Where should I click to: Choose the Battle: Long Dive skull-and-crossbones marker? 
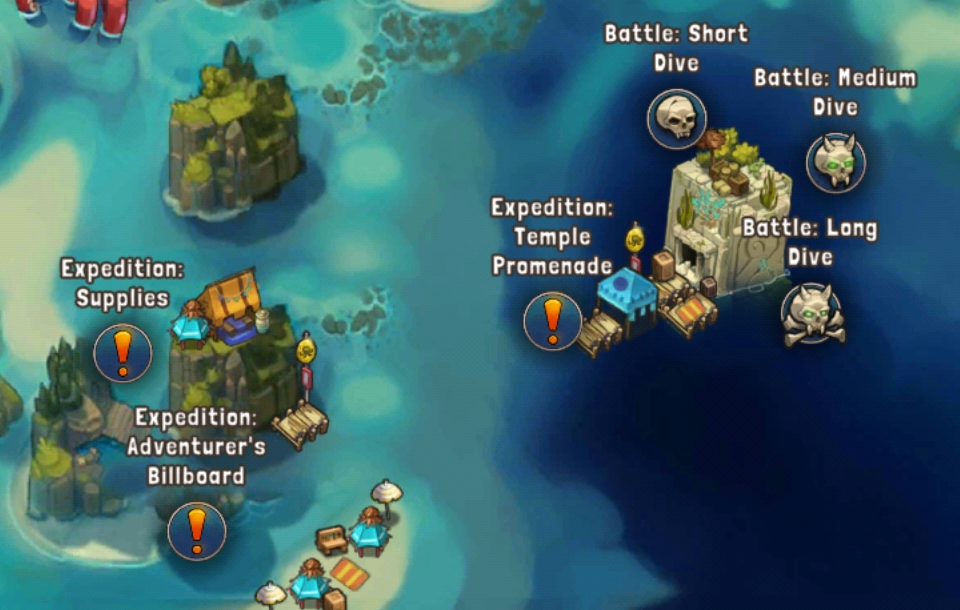pos(811,314)
